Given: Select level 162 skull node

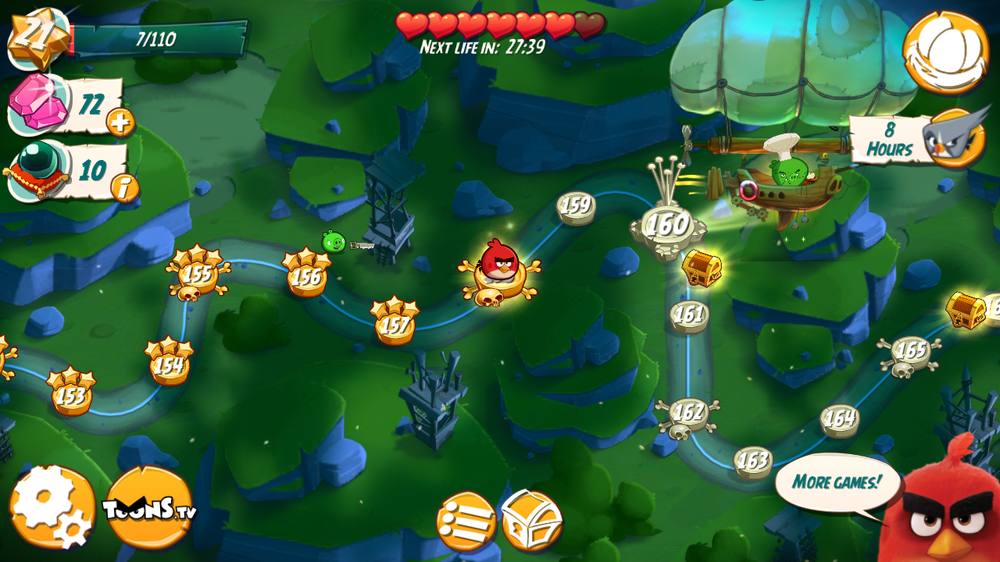Looking at the screenshot, I should pyautogui.click(x=688, y=412).
